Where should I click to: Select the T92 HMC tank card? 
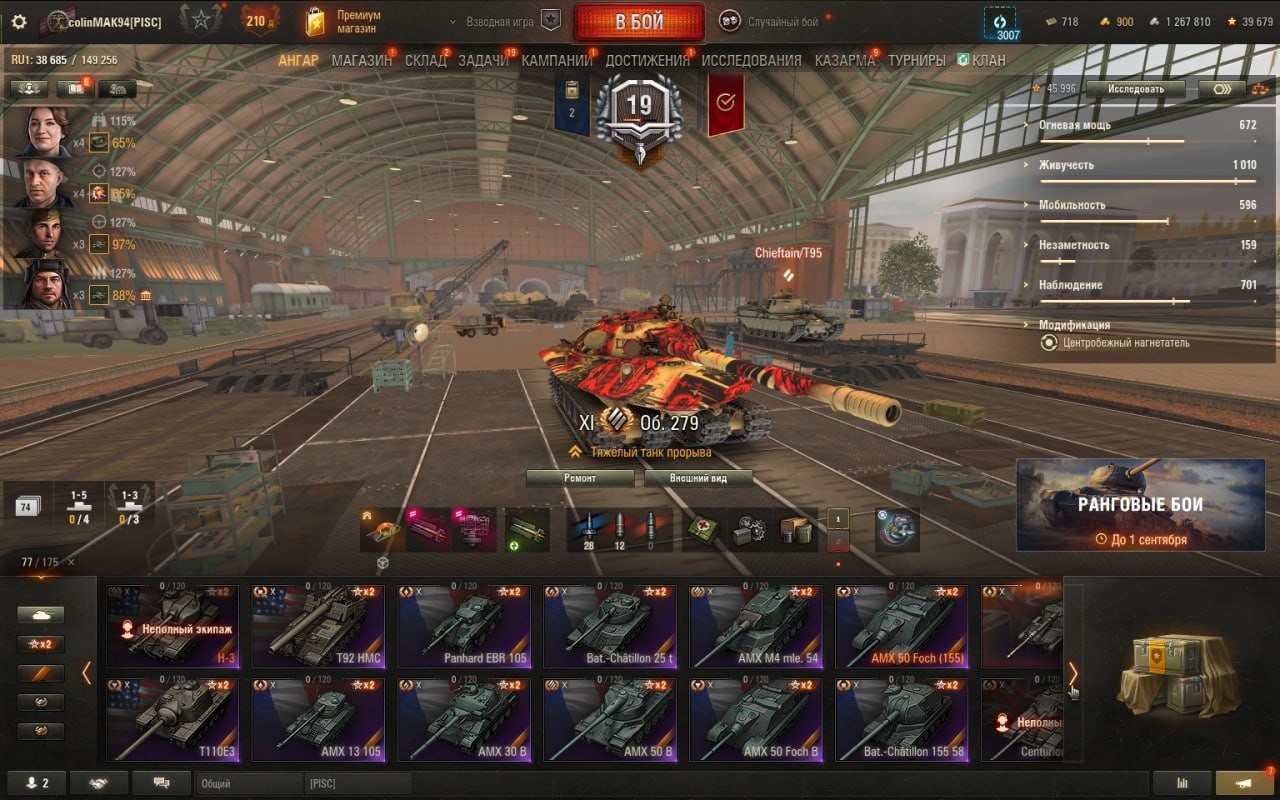[317, 626]
